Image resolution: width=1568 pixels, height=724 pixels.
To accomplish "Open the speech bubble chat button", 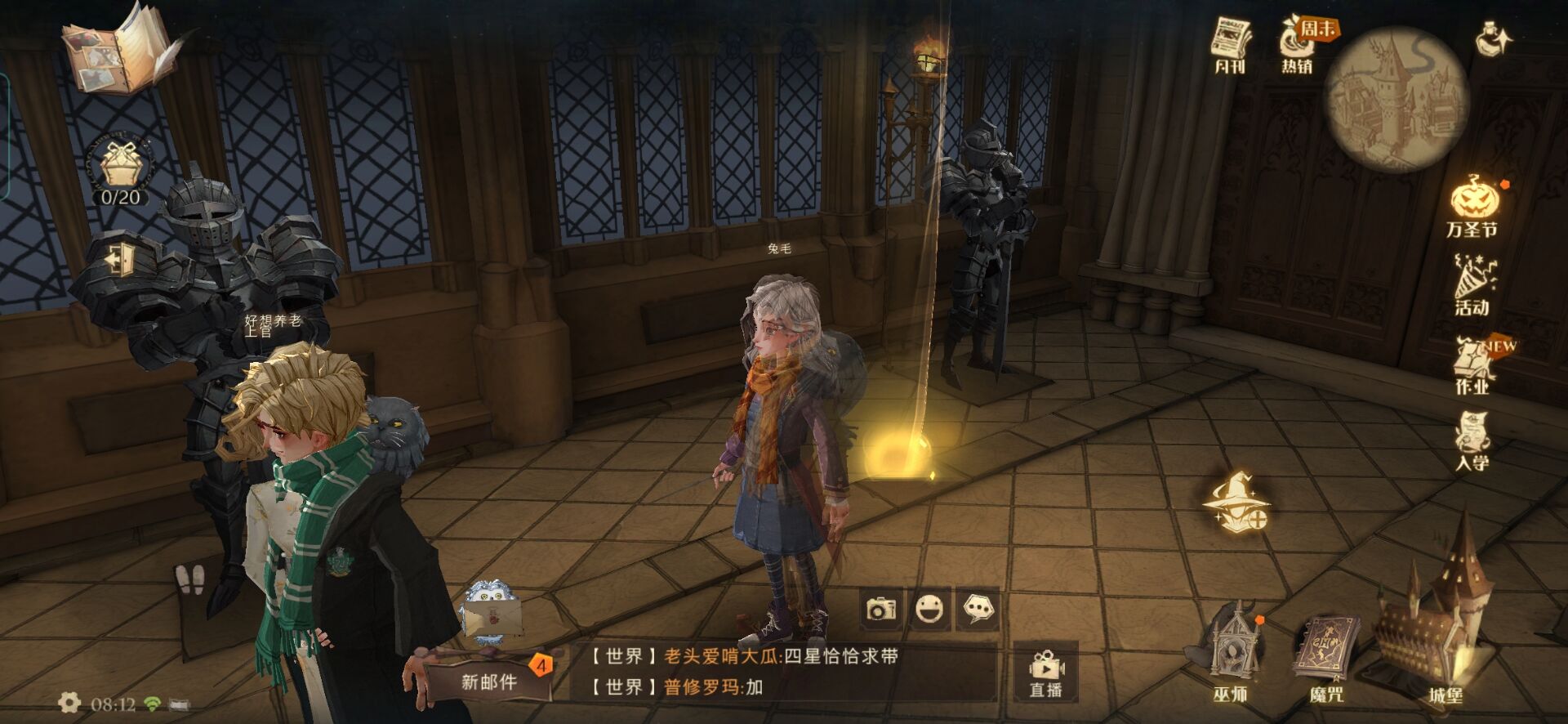I will pyautogui.click(x=978, y=609).
